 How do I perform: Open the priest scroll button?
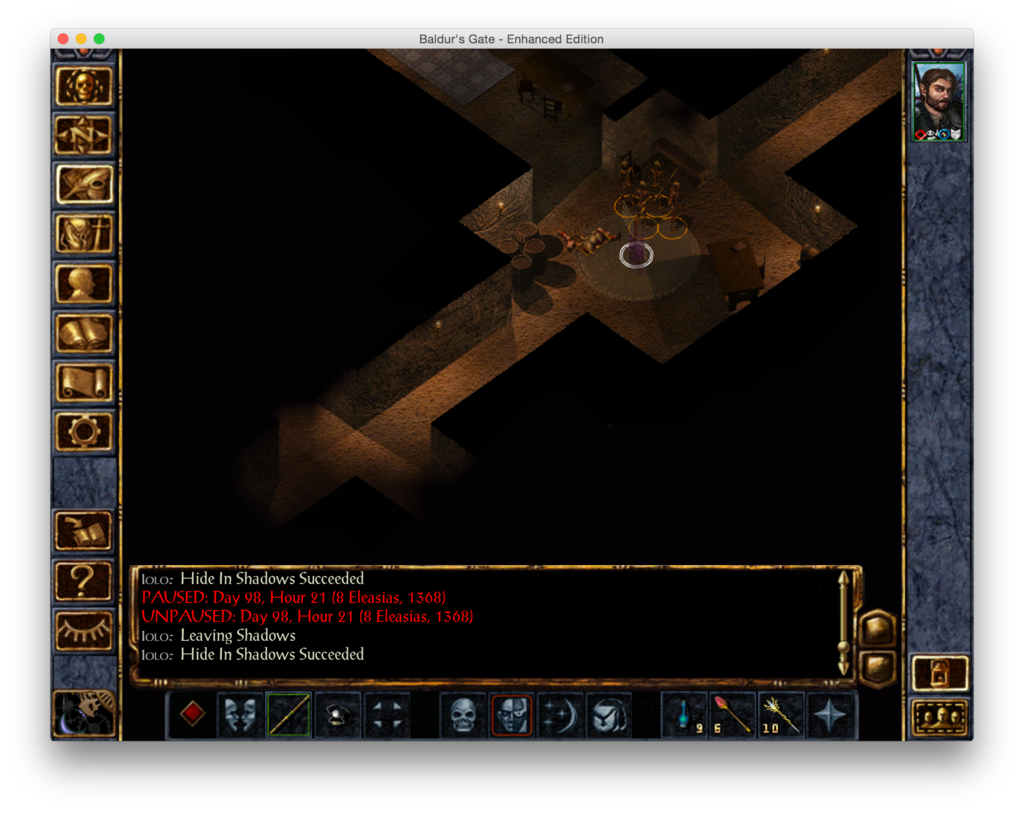(84, 382)
